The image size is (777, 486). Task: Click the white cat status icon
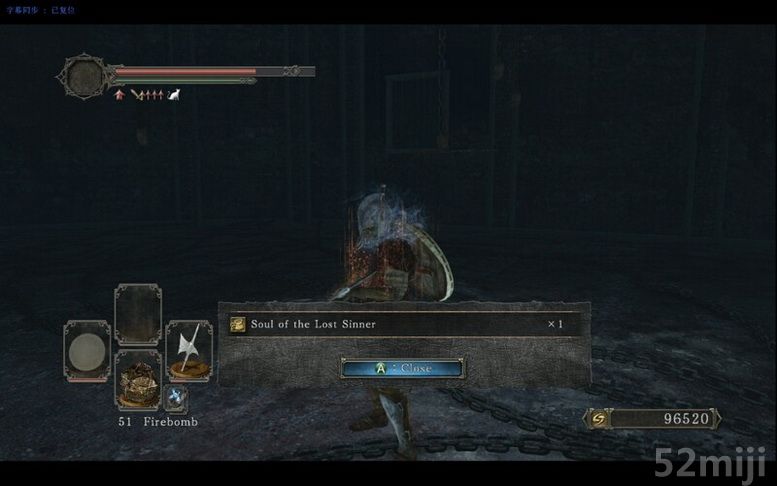(x=174, y=95)
